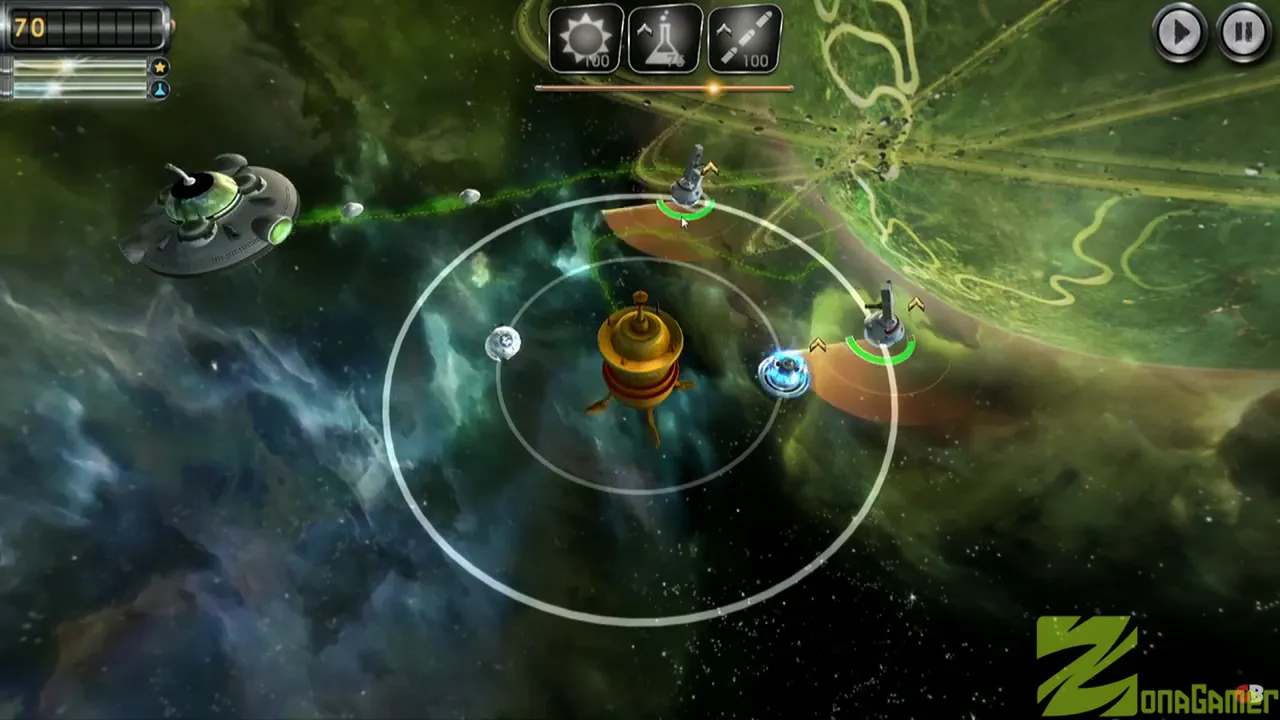Viewport: 1280px width, 720px height.
Task: Select the glowing blue research satellite
Action: coord(784,374)
